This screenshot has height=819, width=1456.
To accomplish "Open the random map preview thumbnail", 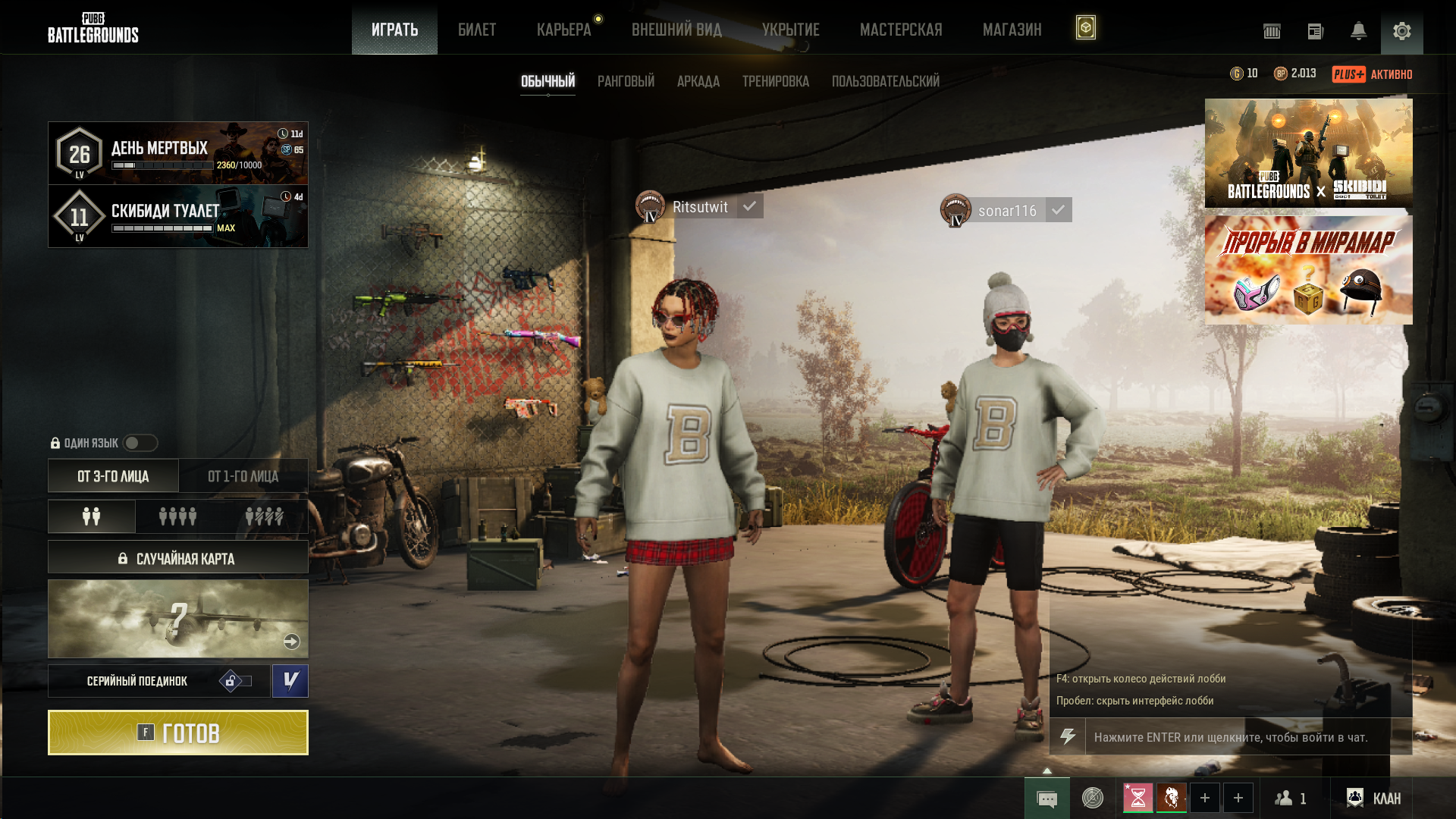I will coord(177,619).
